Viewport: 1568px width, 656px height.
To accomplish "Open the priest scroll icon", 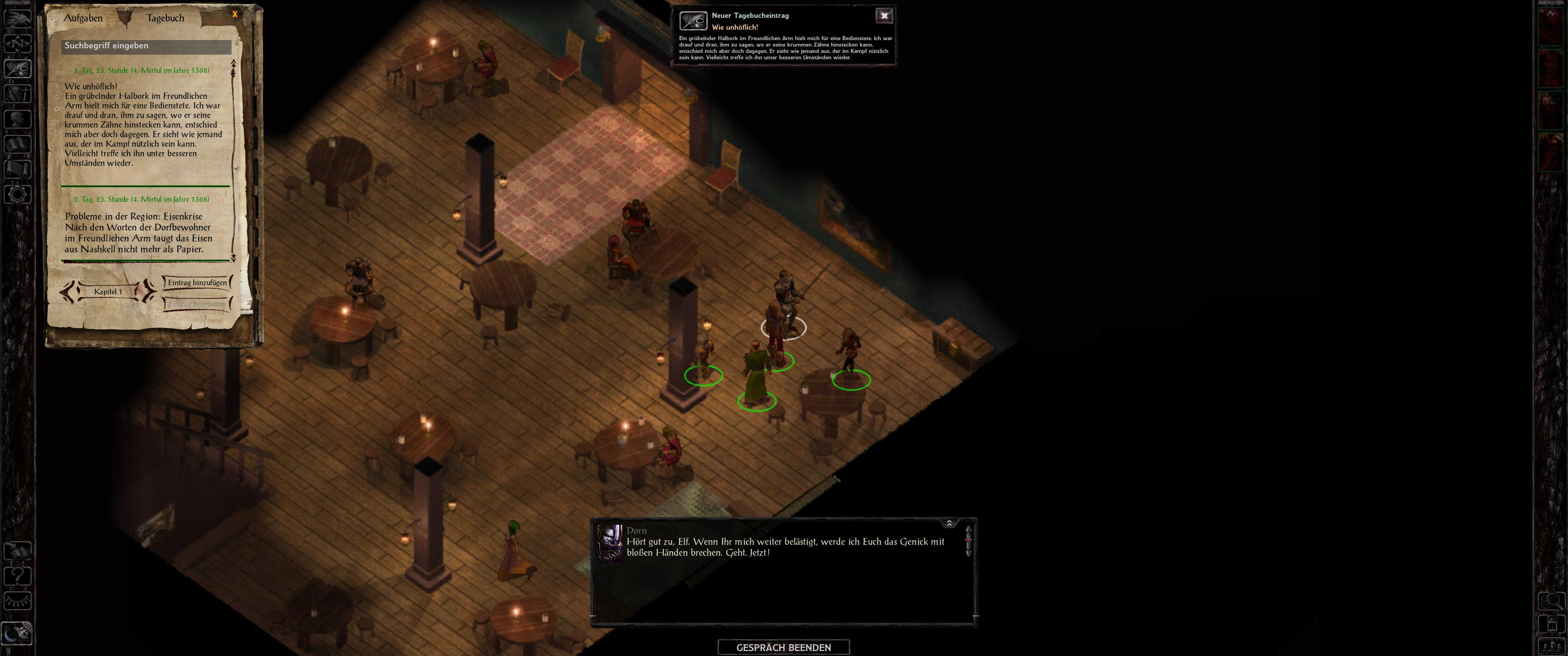I will (x=18, y=169).
